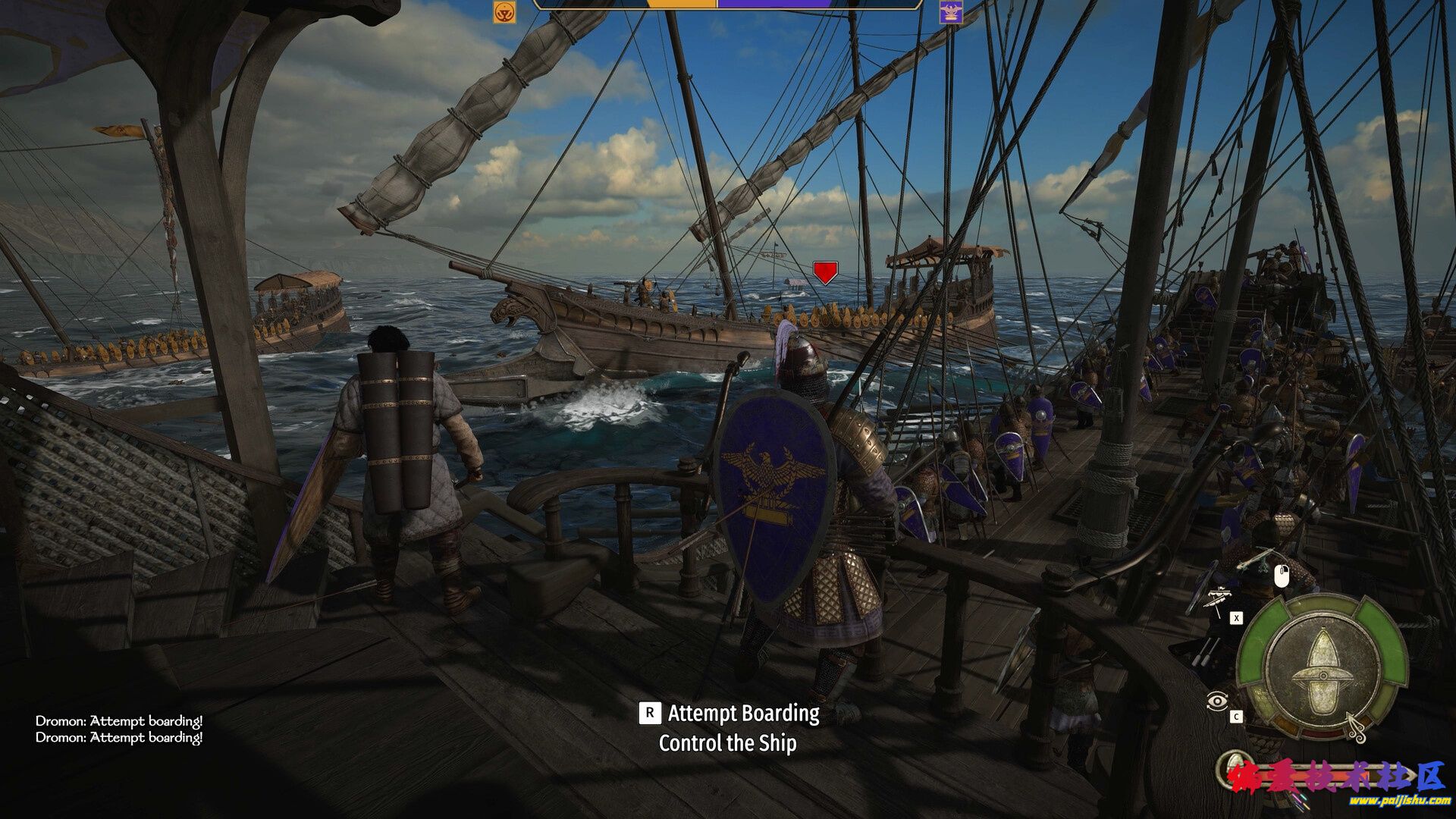This screenshot has width=1456, height=819.
Task: Activate the ballista icon
Action: [1218, 598]
